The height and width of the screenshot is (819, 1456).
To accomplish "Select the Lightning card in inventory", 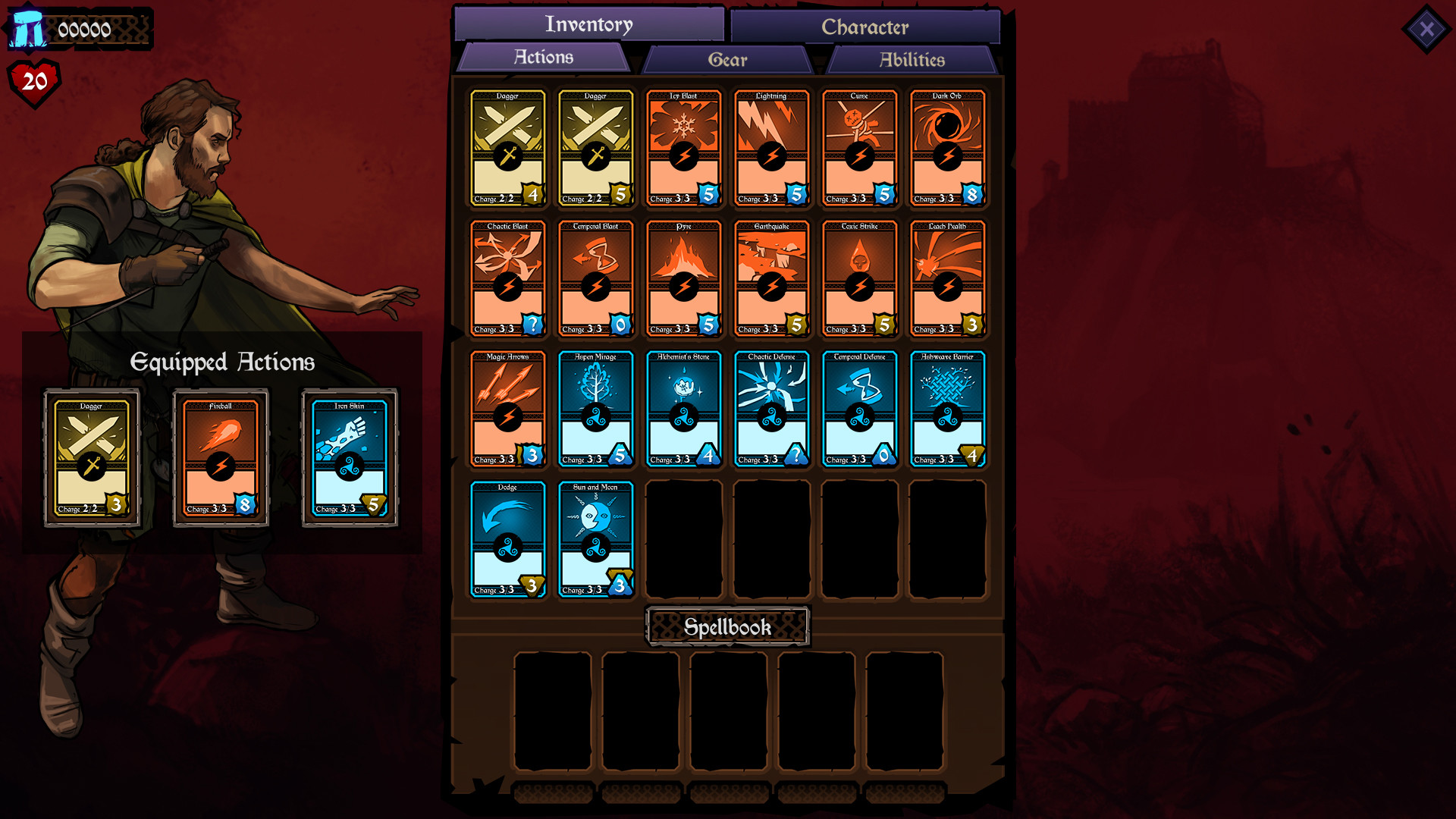I will tap(771, 148).
